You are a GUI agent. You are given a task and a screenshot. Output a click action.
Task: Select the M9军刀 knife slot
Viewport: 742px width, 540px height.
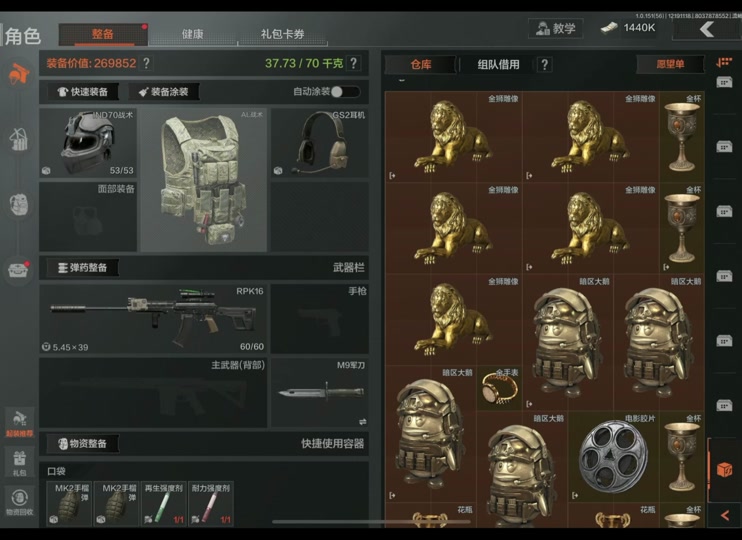pos(319,392)
